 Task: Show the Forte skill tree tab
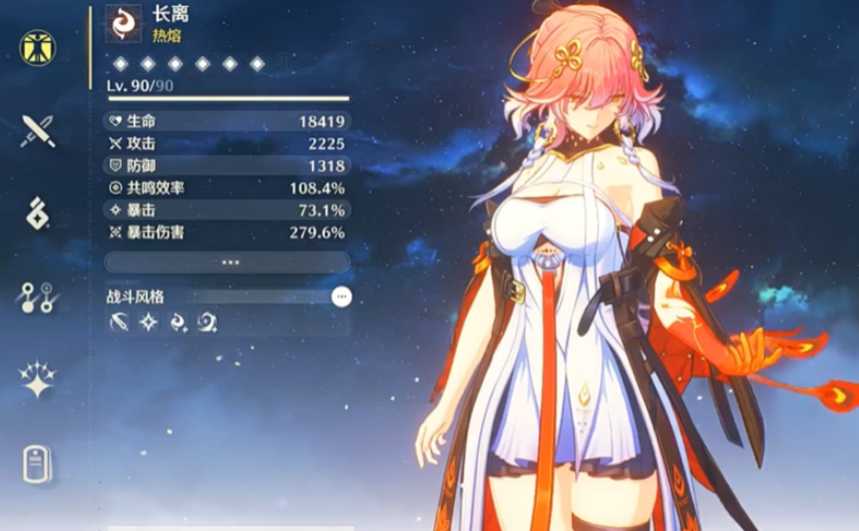[38, 297]
